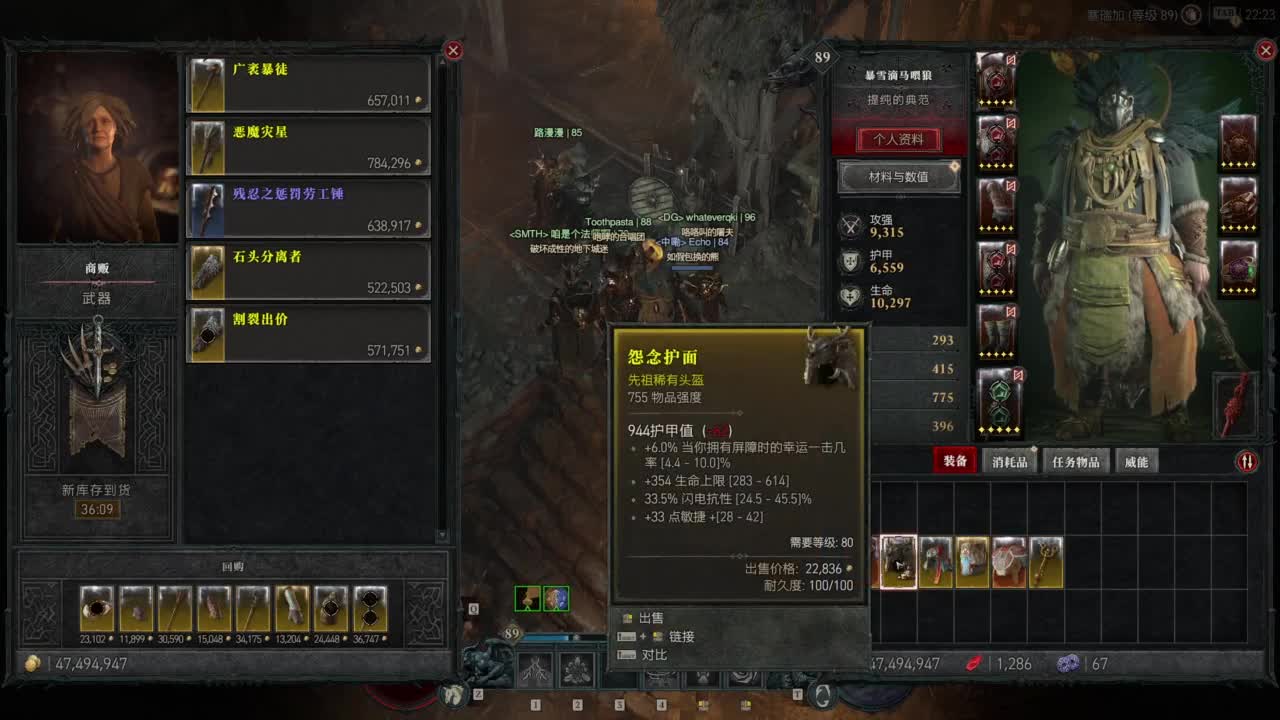Viewport: 1280px width, 720px height.
Task: Expand the 个人资料 section
Action: pos(899,140)
